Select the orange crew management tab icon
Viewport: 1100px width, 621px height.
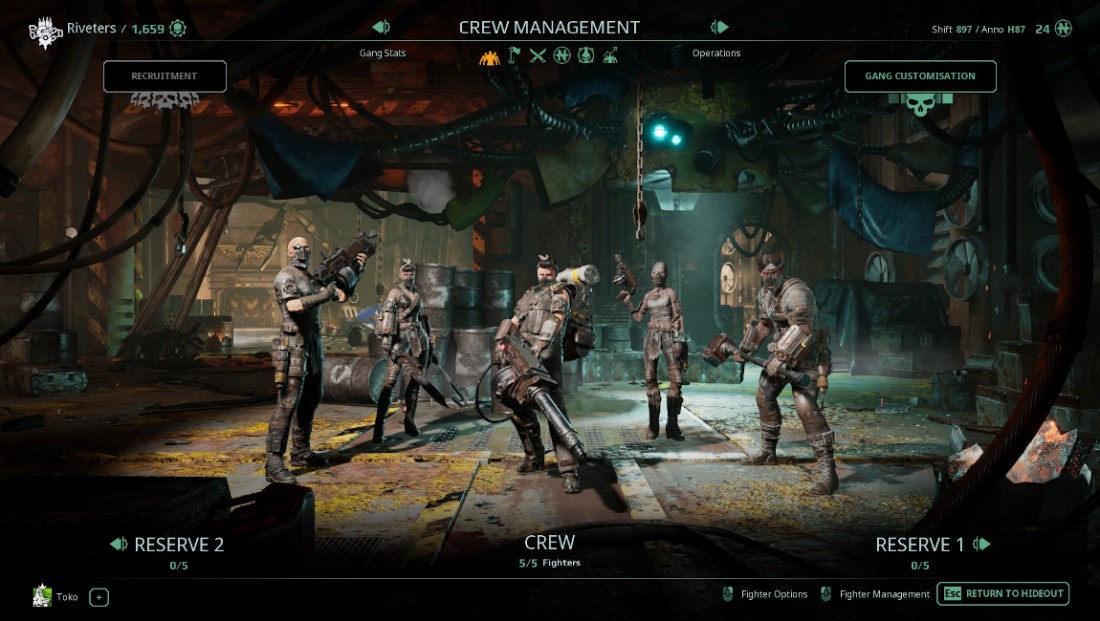tap(489, 55)
